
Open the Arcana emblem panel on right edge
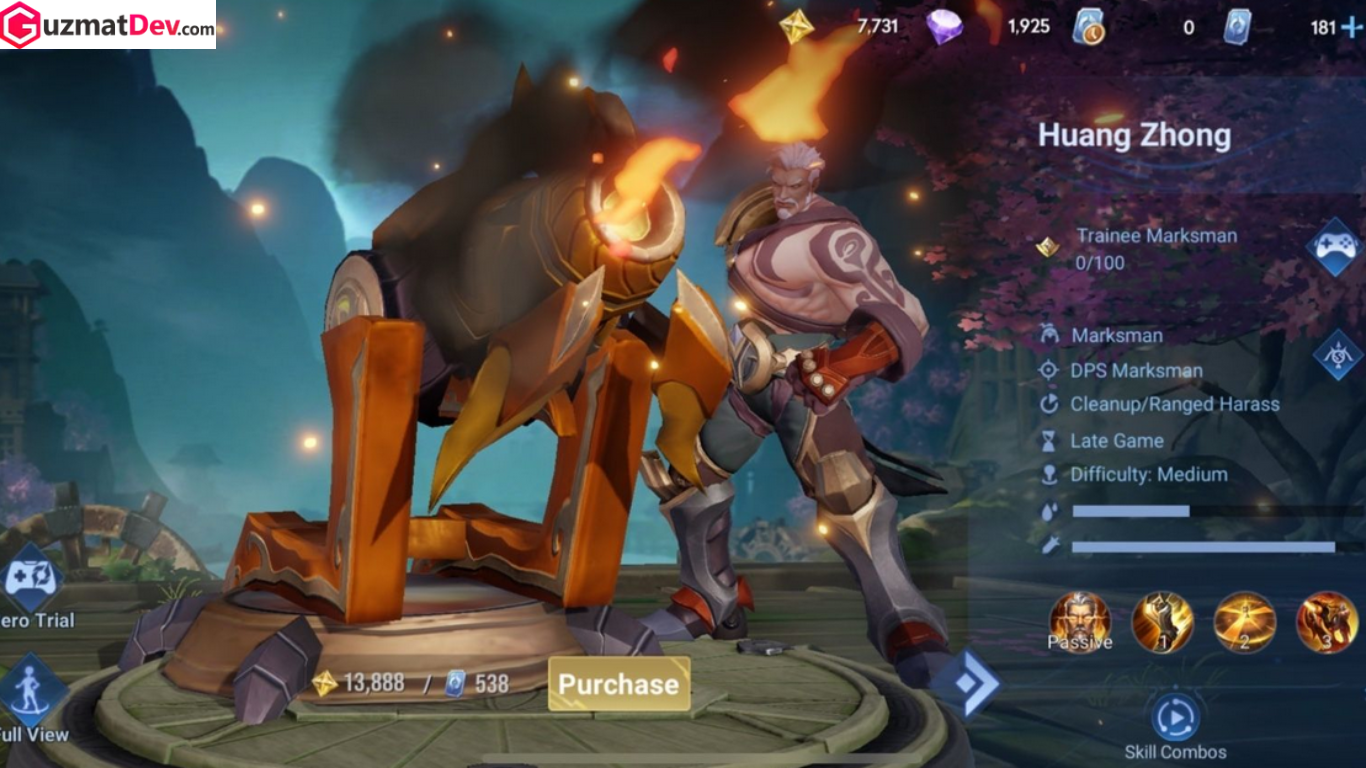(x=1340, y=353)
